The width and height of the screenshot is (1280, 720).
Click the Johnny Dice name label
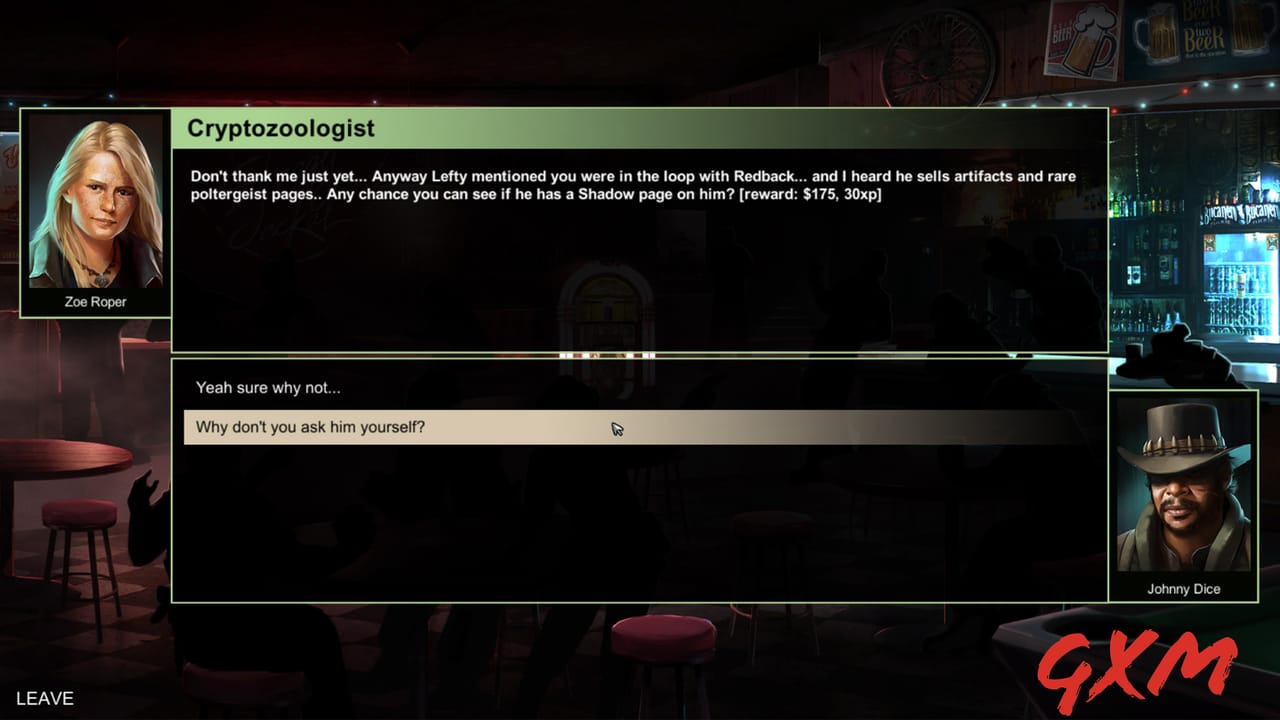pos(1186,589)
